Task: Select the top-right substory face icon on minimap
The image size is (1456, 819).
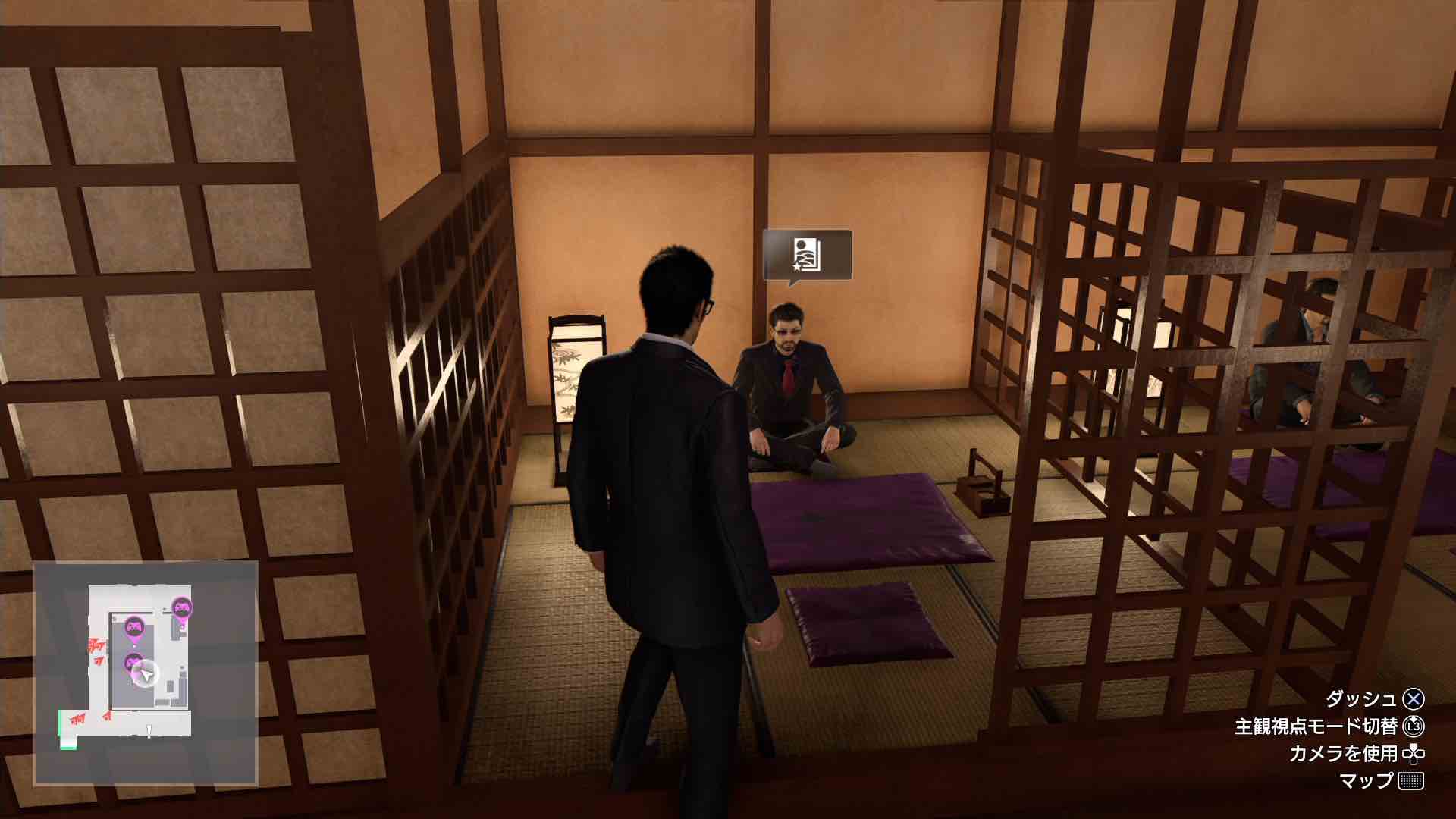Action: tap(182, 607)
